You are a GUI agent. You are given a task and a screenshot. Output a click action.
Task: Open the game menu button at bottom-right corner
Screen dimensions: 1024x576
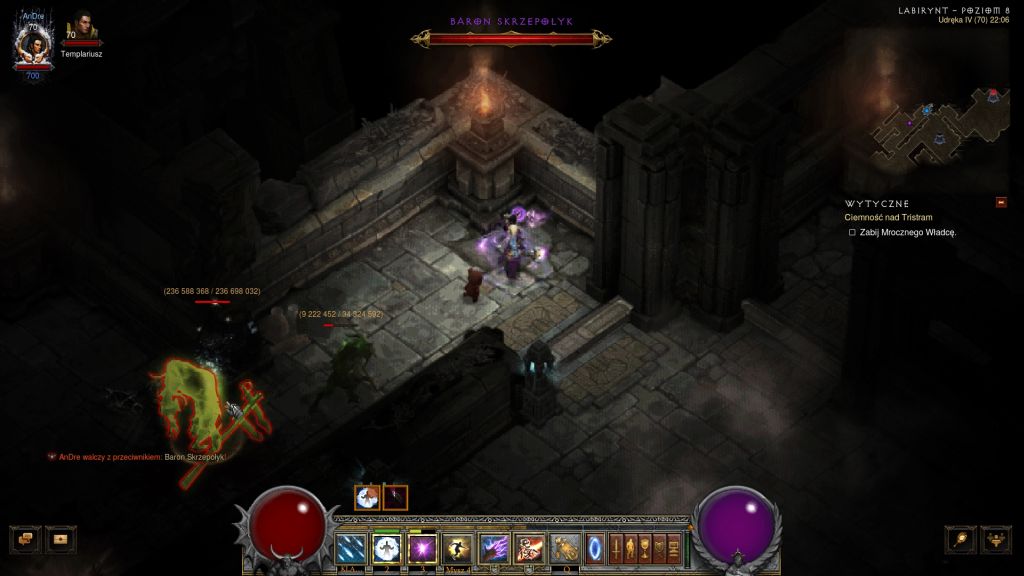click(996, 539)
